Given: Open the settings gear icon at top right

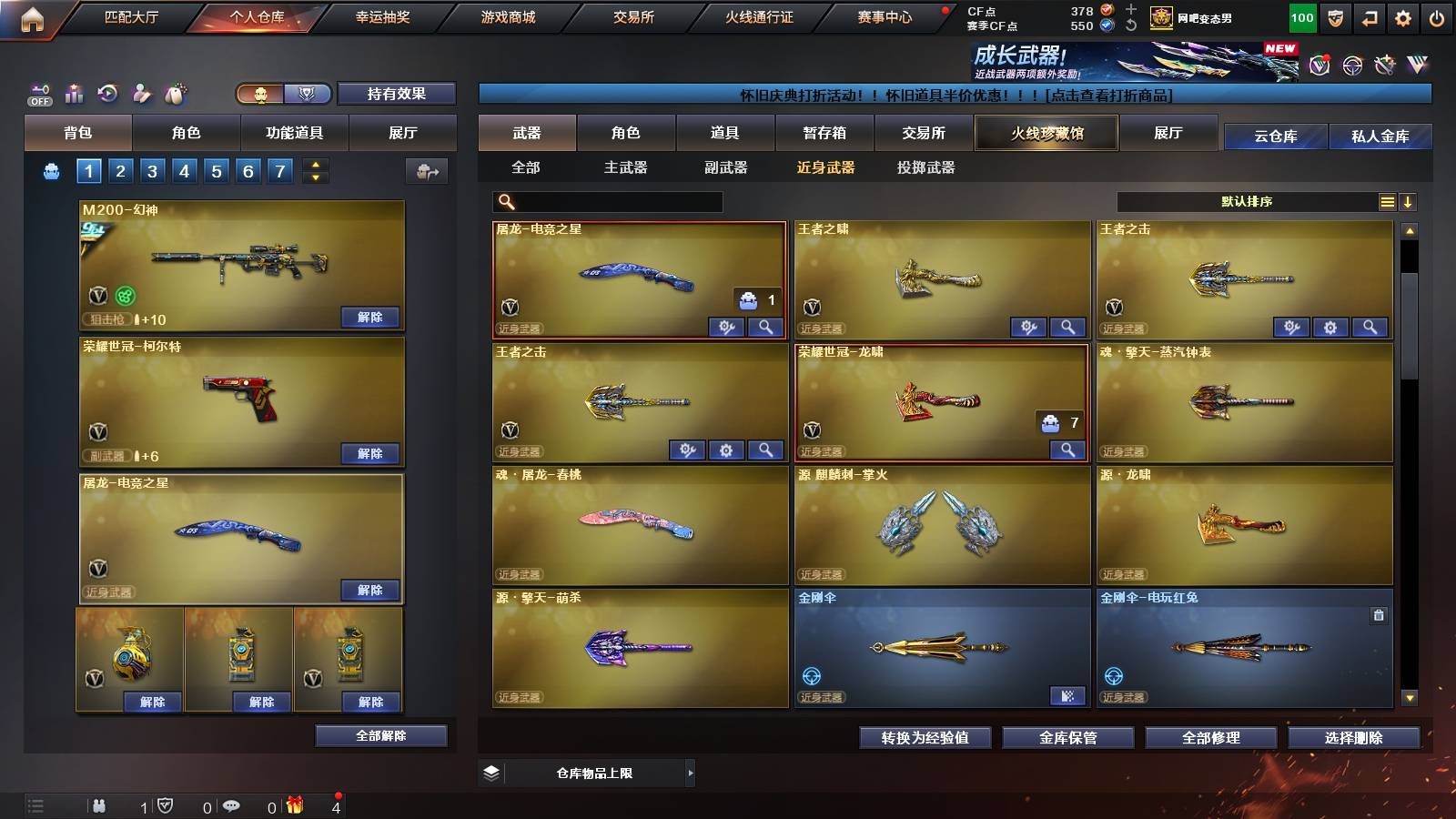Looking at the screenshot, I should click(1402, 15).
